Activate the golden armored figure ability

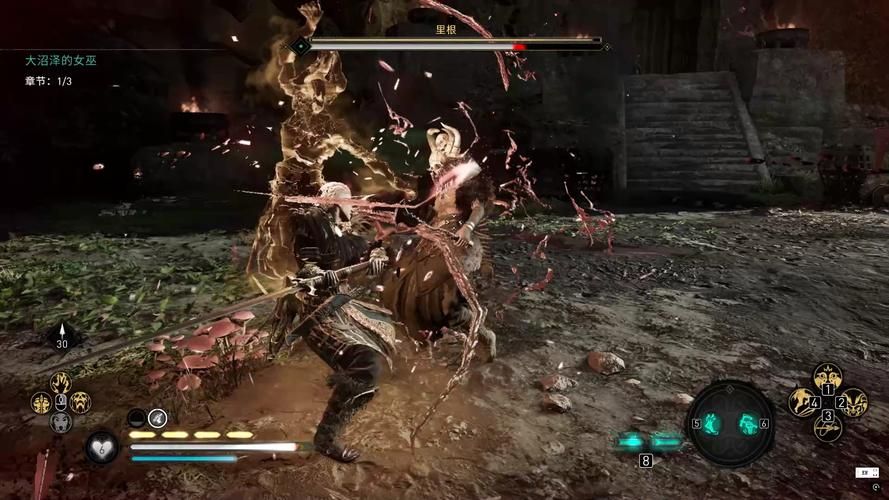41,402
